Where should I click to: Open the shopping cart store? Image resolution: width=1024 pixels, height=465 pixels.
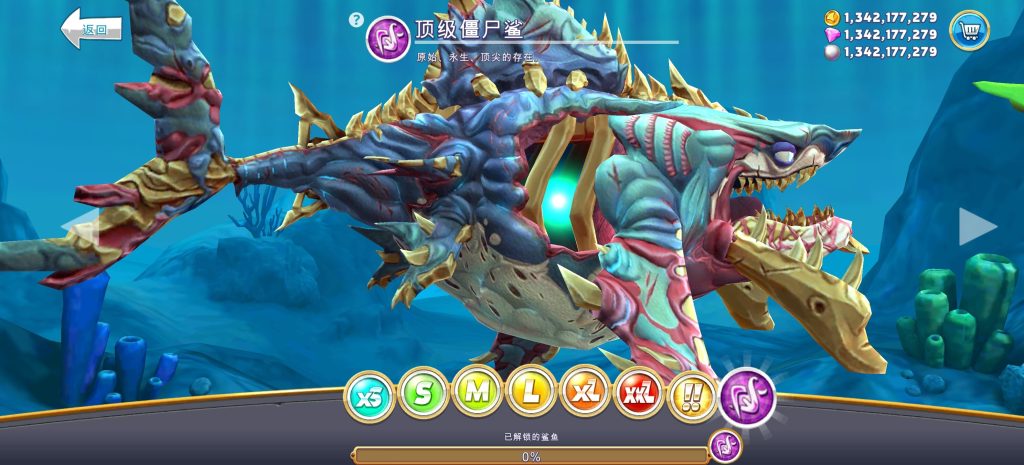click(x=968, y=31)
